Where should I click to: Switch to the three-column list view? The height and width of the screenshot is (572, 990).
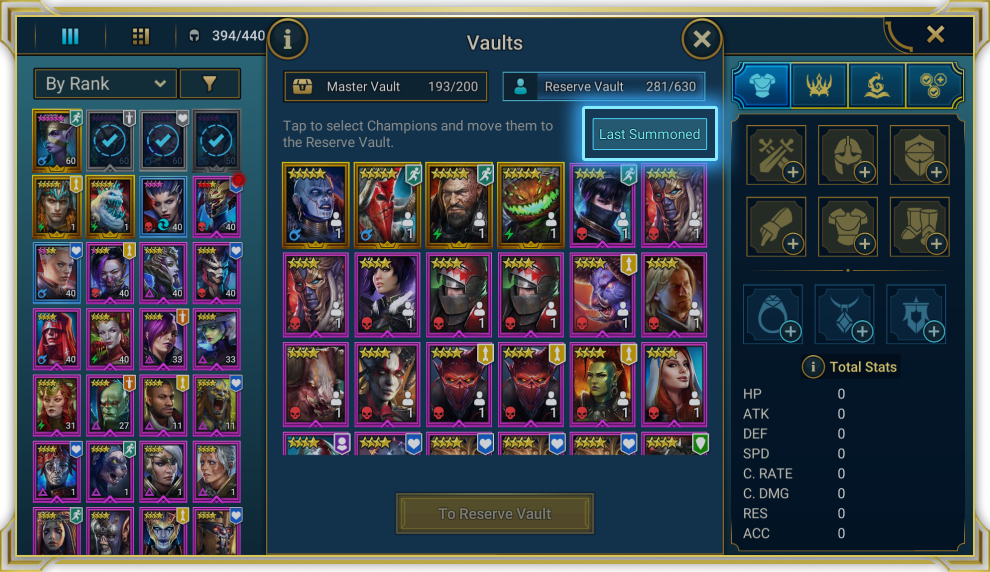[70, 37]
